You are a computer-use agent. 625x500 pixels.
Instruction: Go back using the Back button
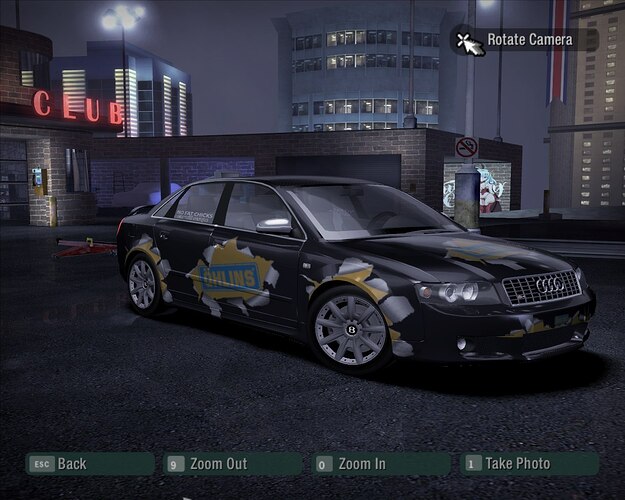pyautogui.click(x=88, y=464)
